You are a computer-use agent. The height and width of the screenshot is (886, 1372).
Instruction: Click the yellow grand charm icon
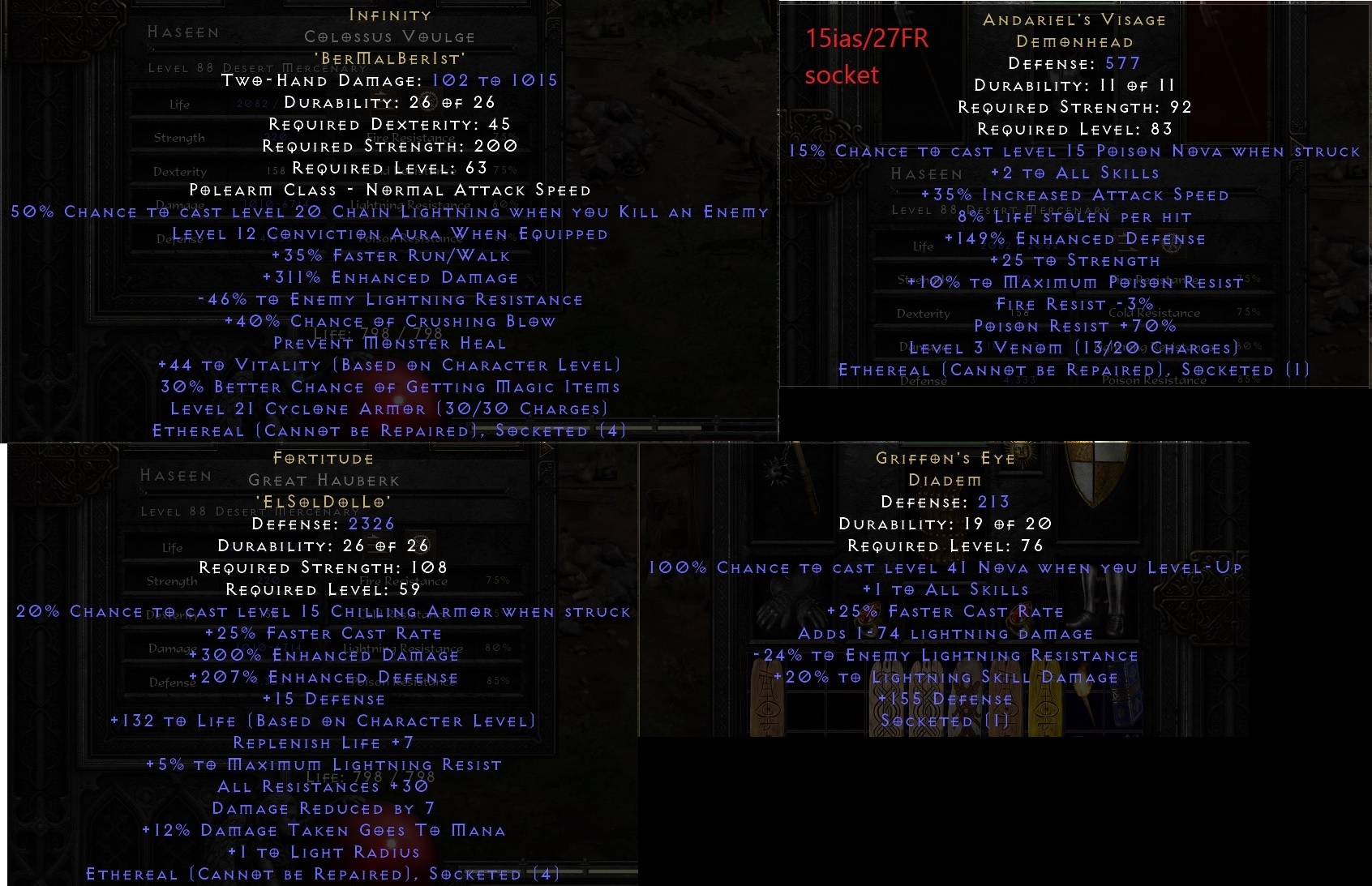(x=1047, y=694)
